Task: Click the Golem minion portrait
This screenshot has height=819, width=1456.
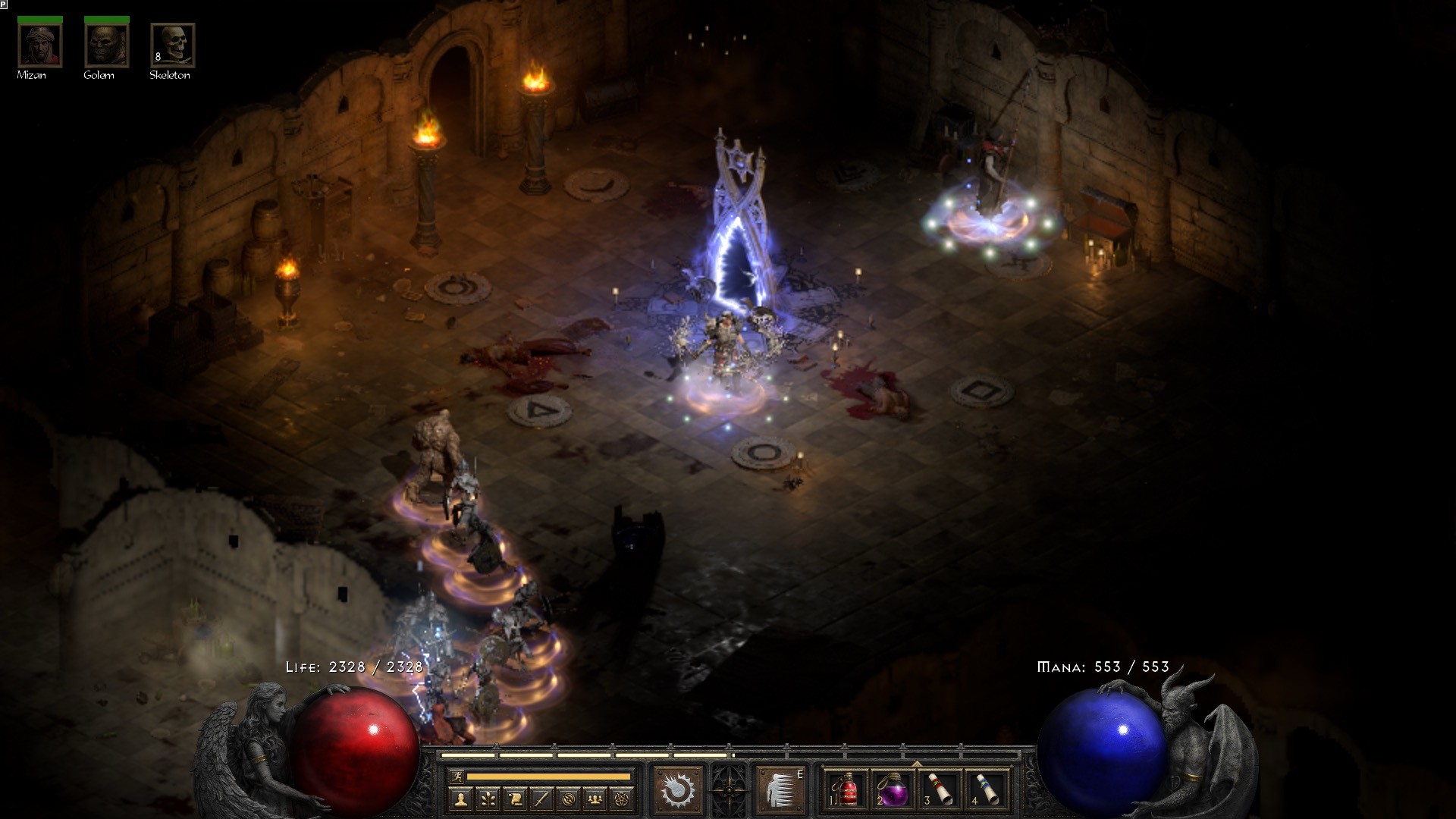Action: 106,45
